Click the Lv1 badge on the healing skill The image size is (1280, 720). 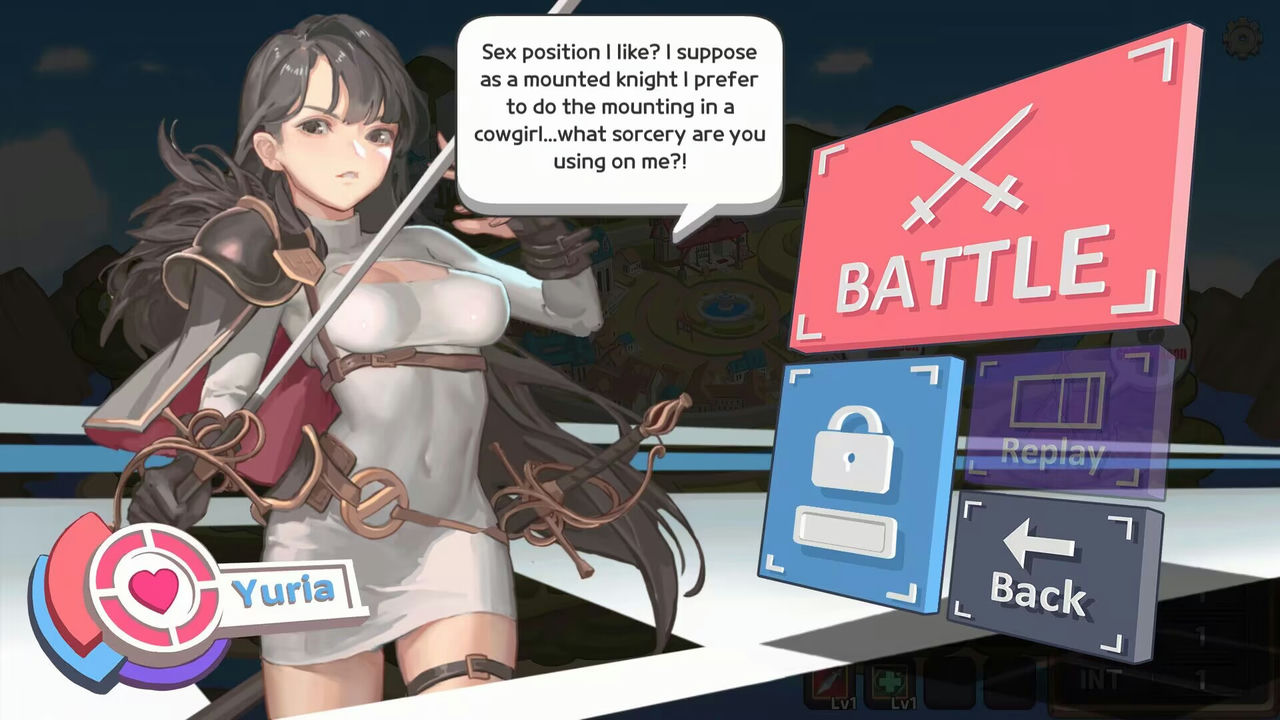[903, 704]
